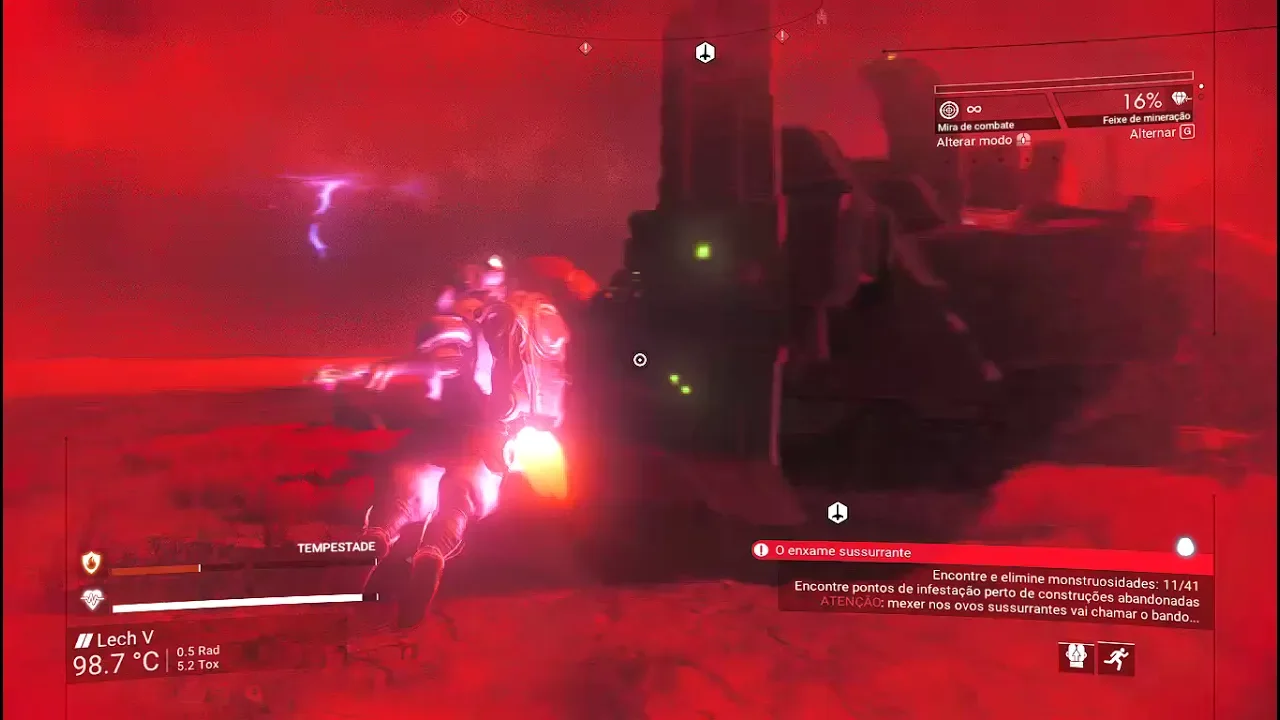Click the Lech V planet name label
1280x720 pixels.
116,640
